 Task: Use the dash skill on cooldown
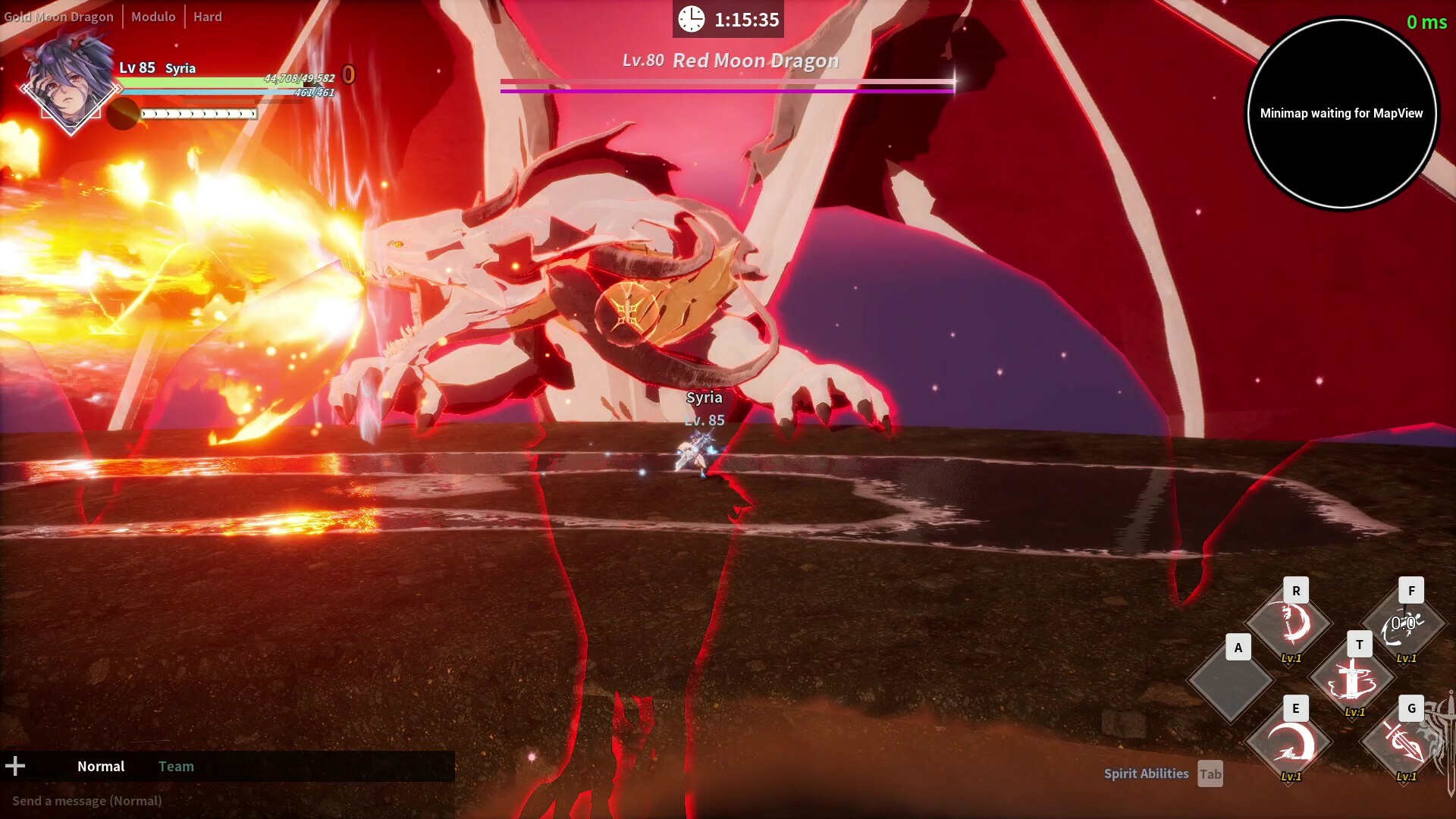click(1404, 625)
